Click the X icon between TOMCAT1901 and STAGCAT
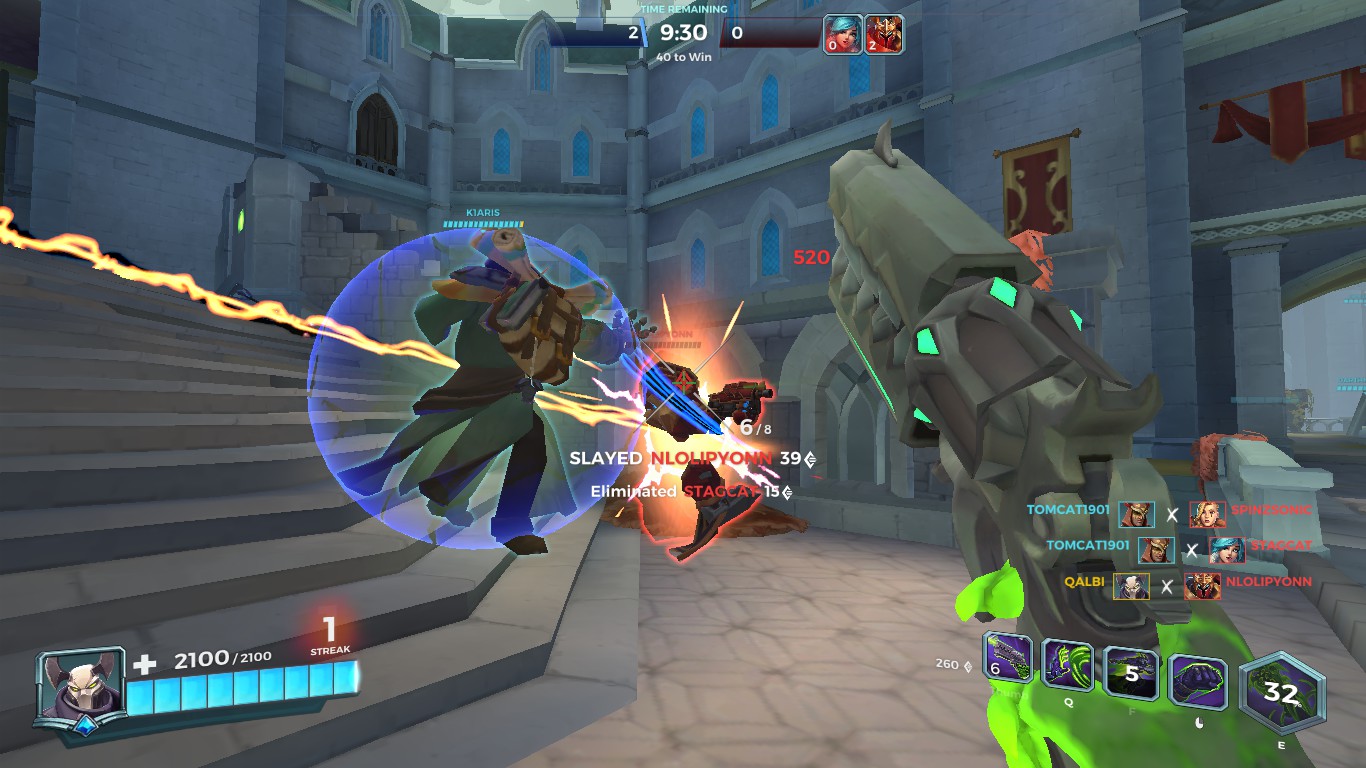Viewport: 1366px width, 768px height. pos(1190,549)
